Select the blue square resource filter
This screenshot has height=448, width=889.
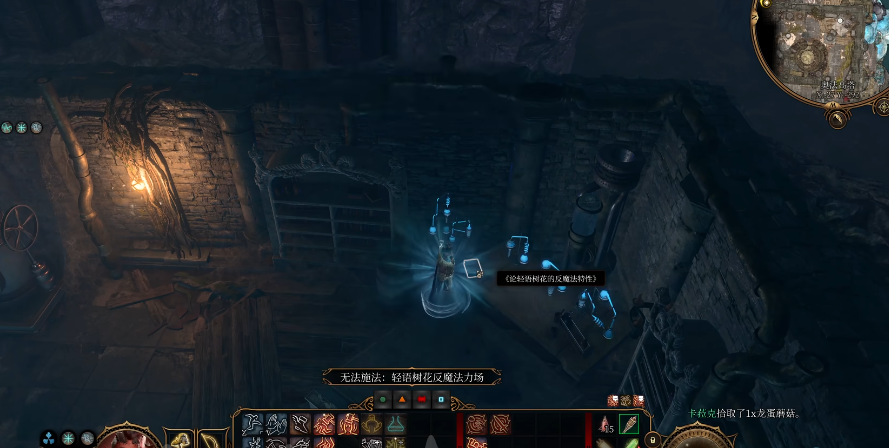pos(441,400)
